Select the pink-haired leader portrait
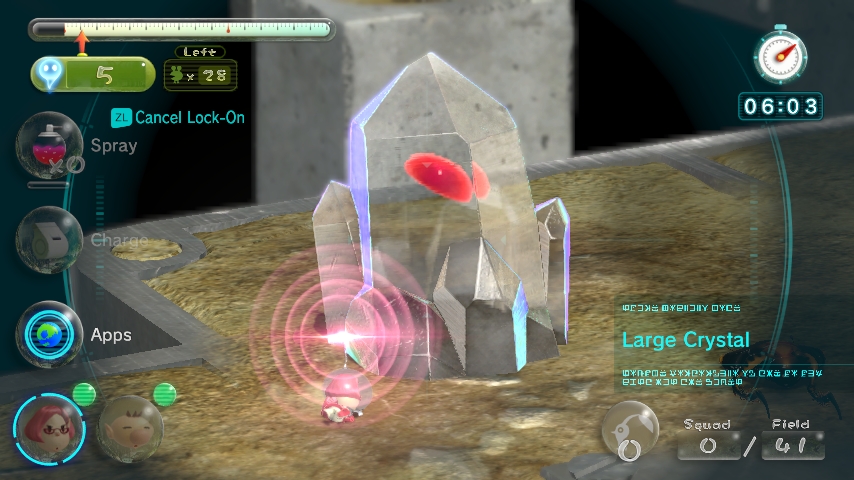This screenshot has height=480, width=854. (x=49, y=429)
